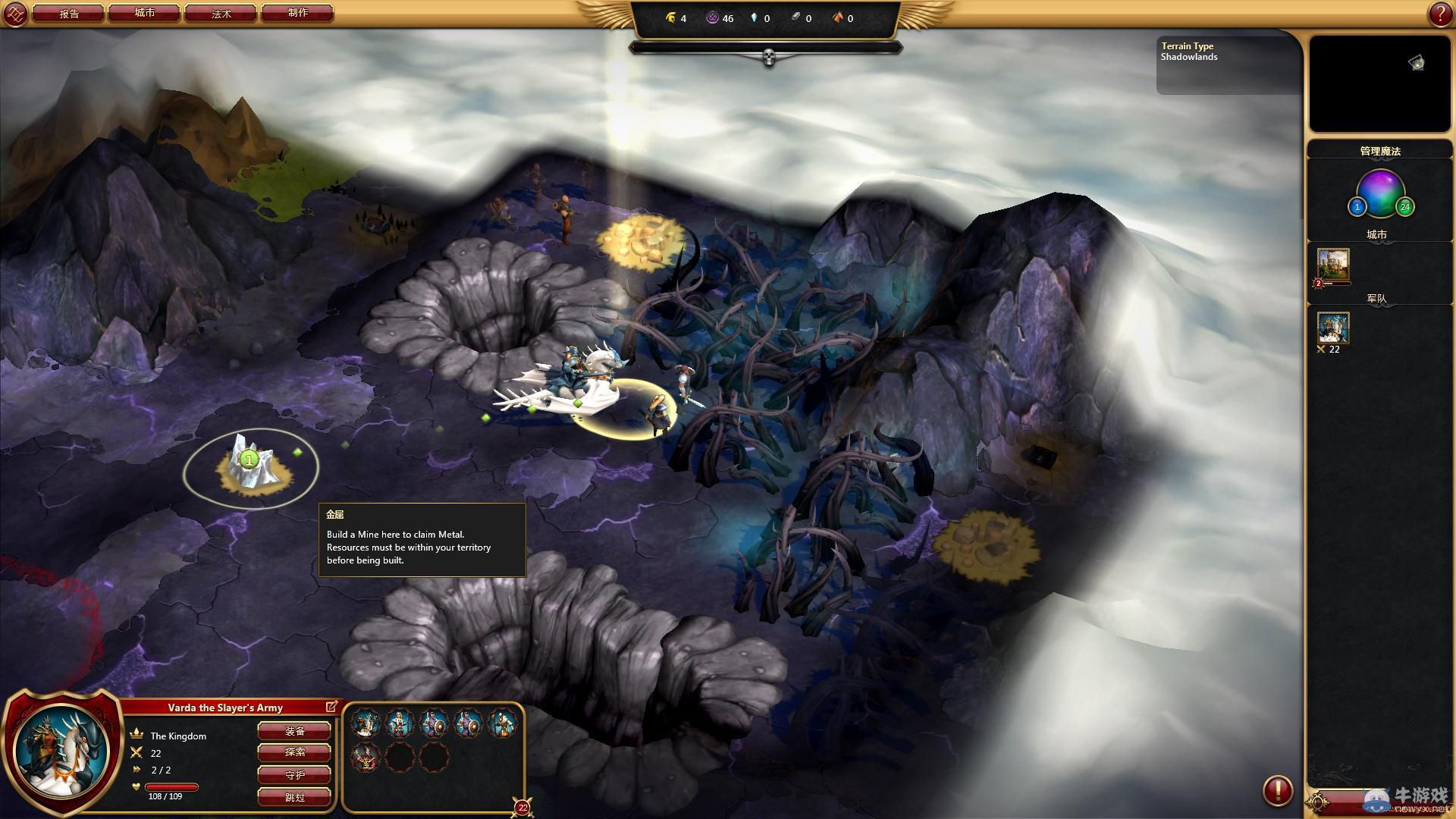Screen dimensions: 1456x819
Task: Open the 城市 cities menu
Action: (x=145, y=13)
